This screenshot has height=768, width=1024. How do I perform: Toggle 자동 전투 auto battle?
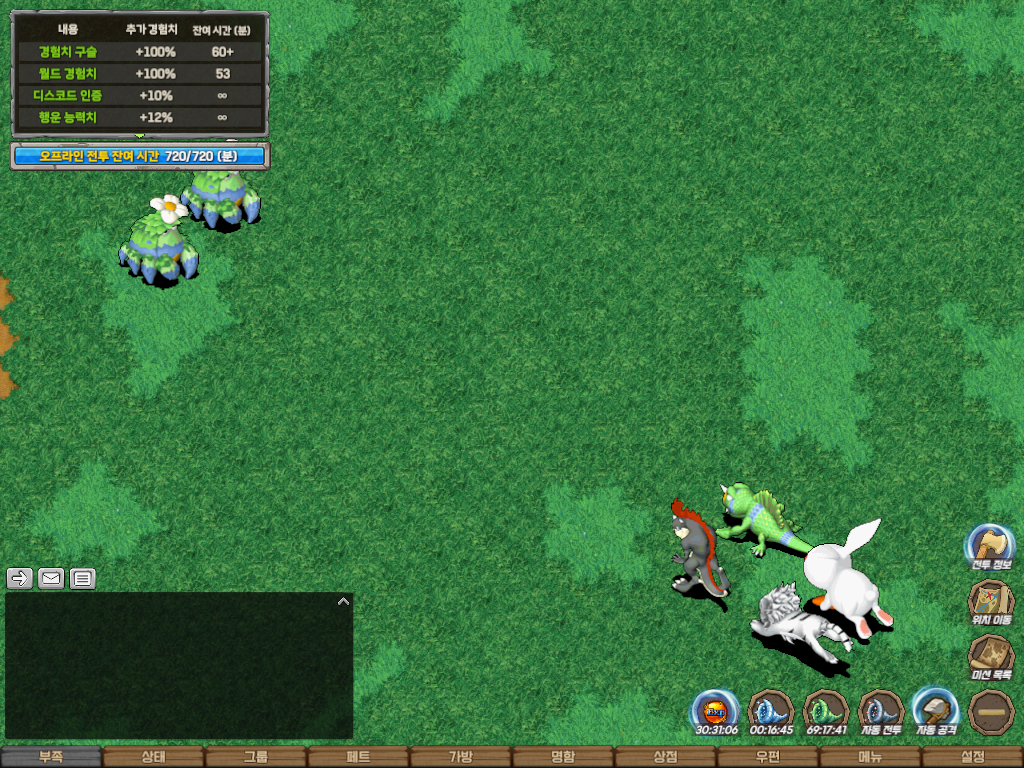[x=881, y=711]
